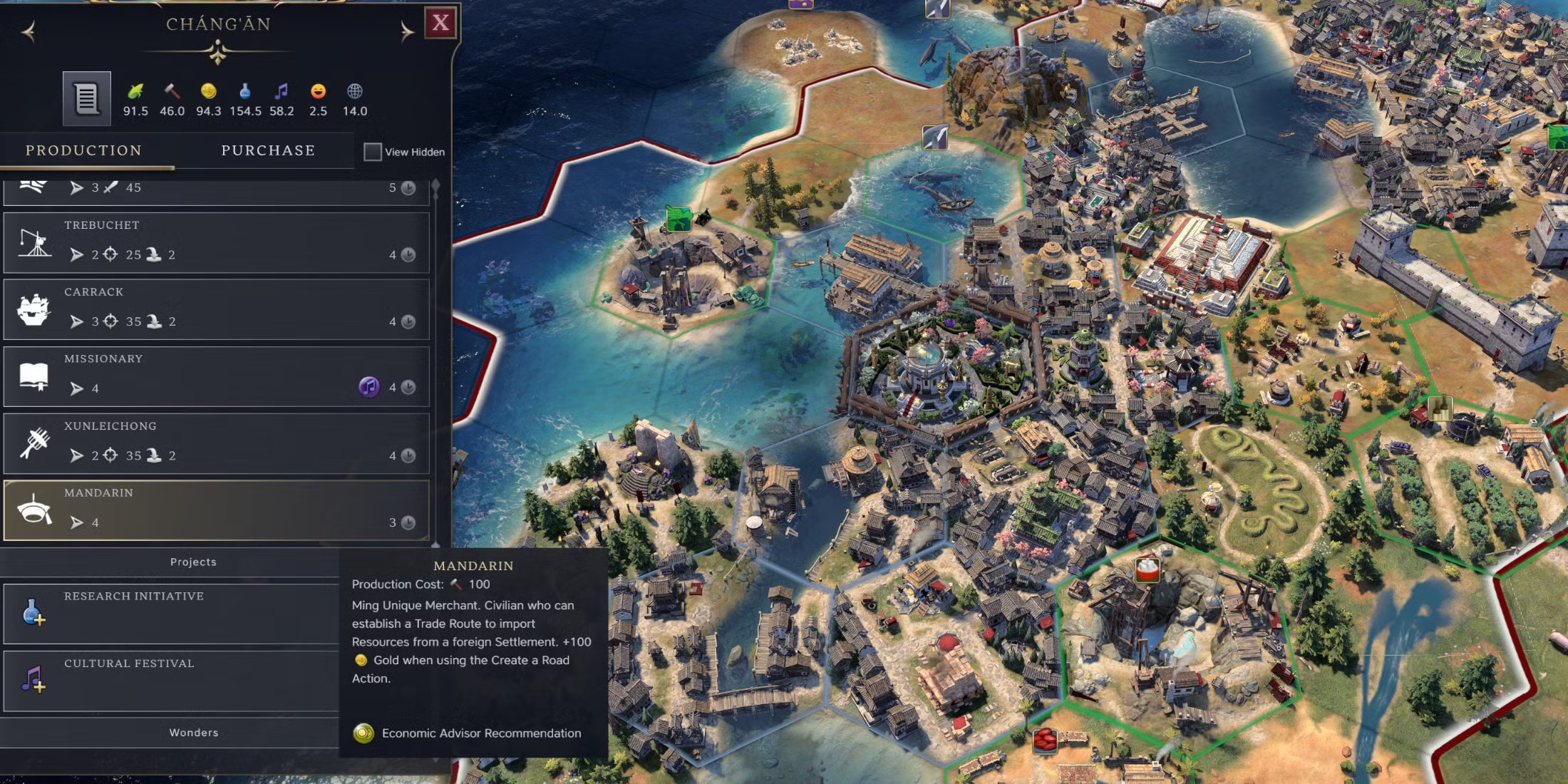Collapse the Projects section header
1568x784 pixels.
(192, 562)
